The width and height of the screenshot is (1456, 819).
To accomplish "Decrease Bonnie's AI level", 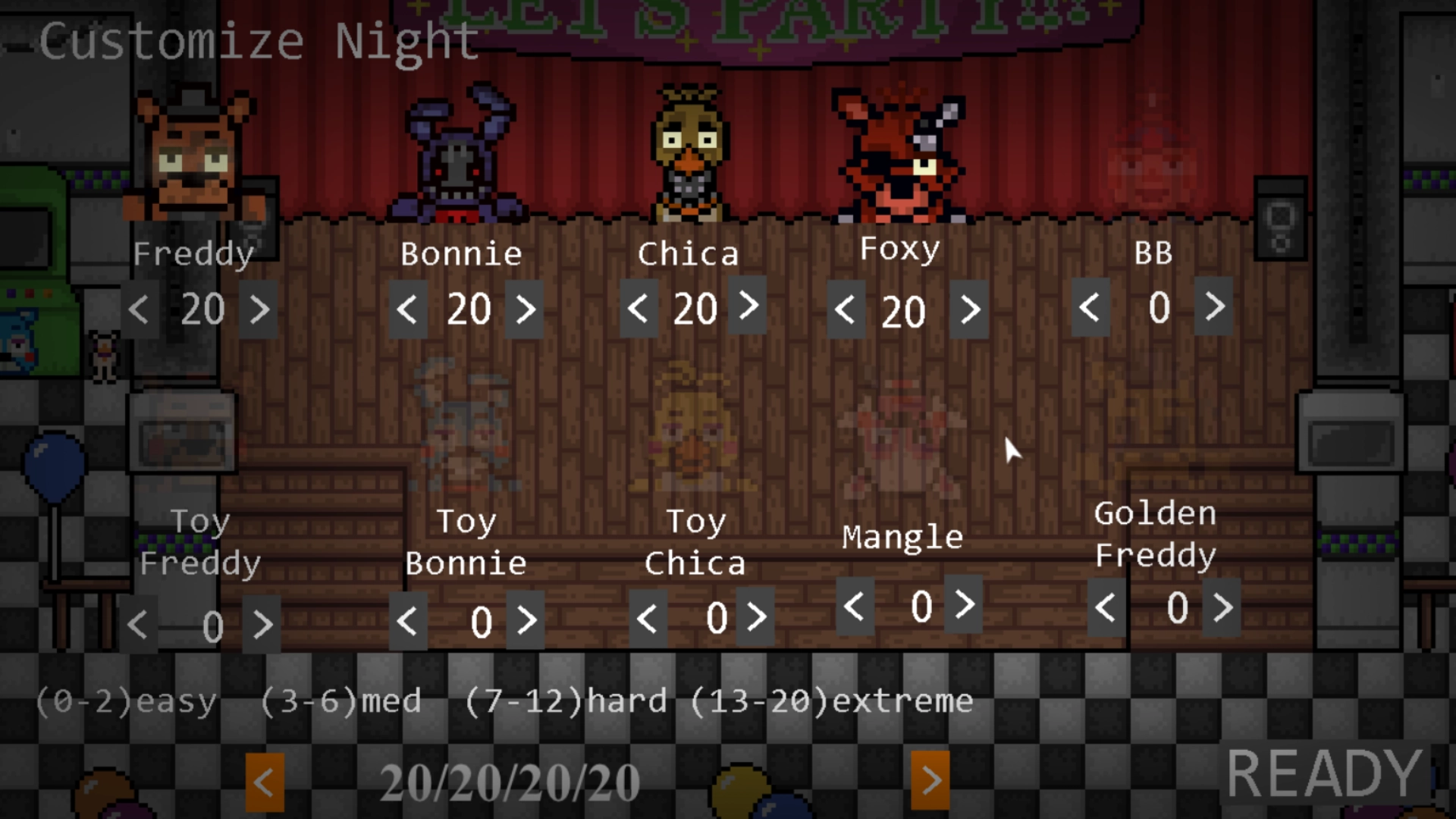I will tap(406, 308).
